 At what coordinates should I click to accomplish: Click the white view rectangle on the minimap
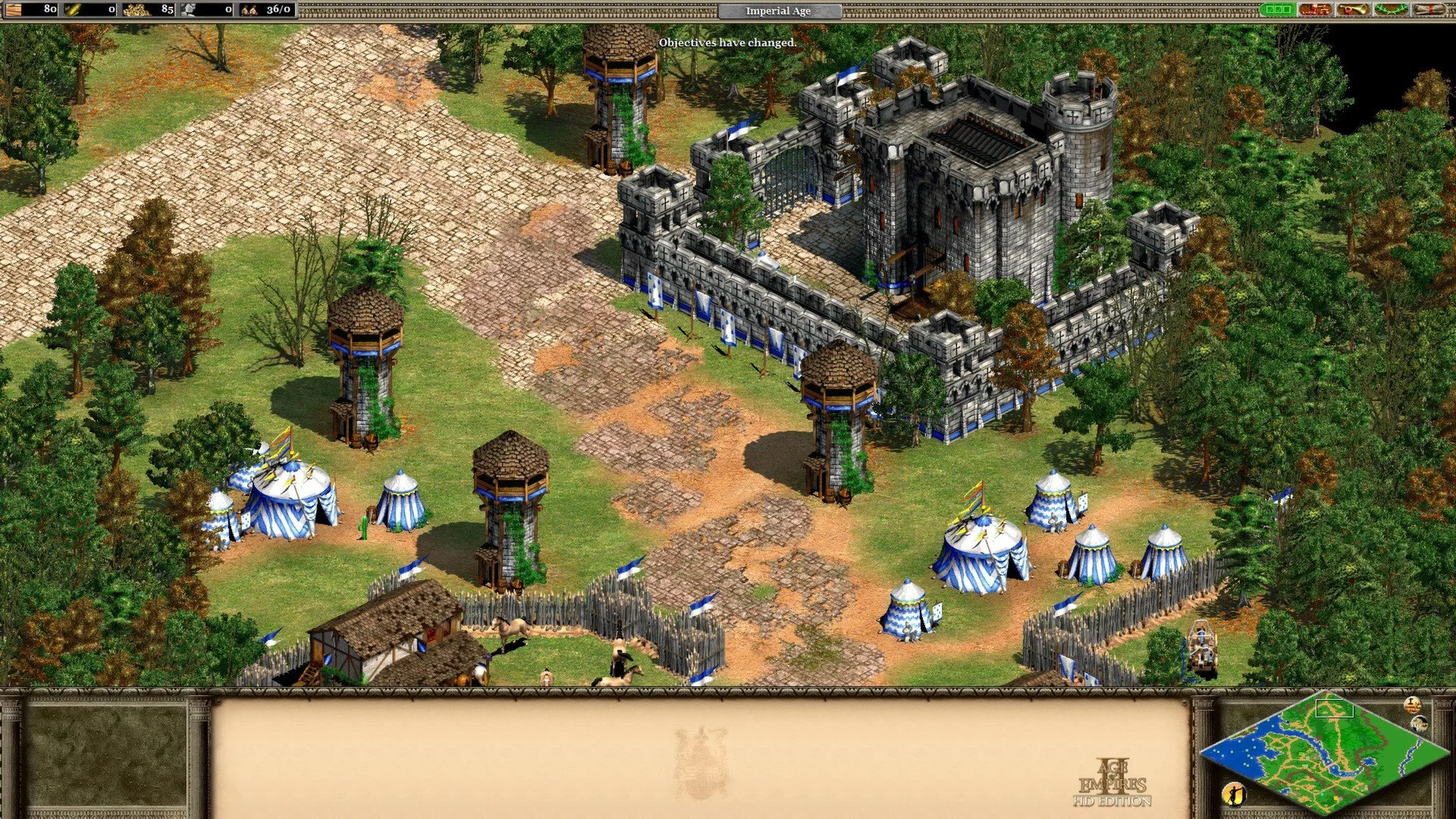tap(1335, 707)
